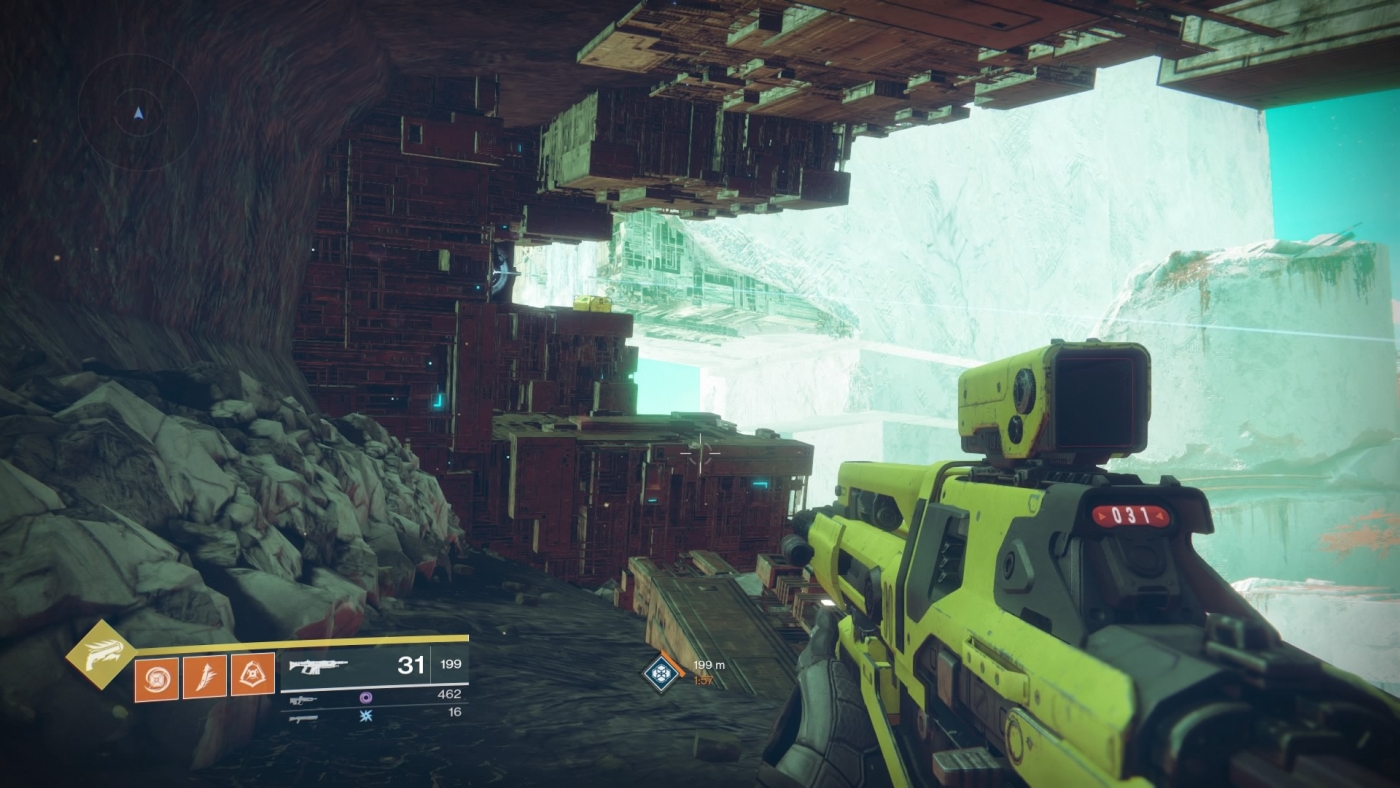Select the equipped auto rifle icon

pos(318,665)
